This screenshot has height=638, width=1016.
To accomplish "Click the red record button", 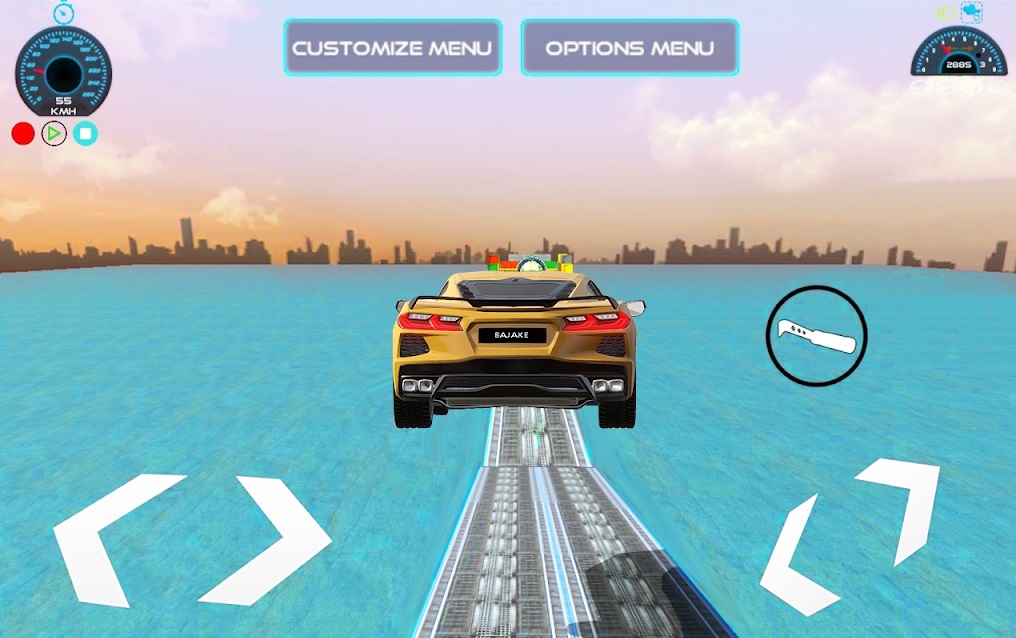I will pyautogui.click(x=23, y=133).
